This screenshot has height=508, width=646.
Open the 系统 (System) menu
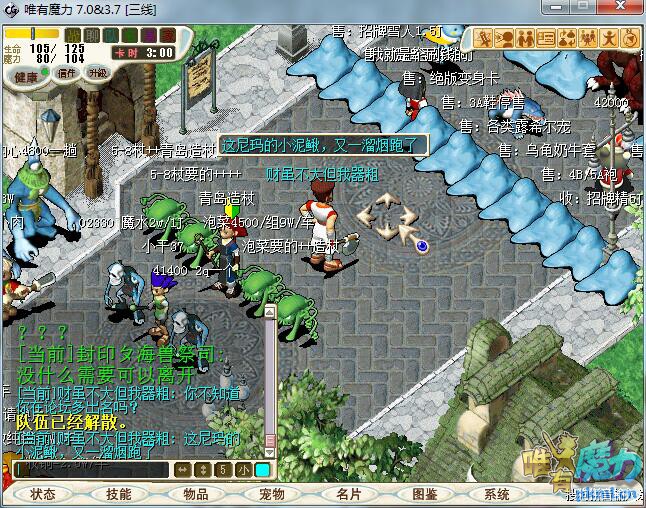click(497, 494)
